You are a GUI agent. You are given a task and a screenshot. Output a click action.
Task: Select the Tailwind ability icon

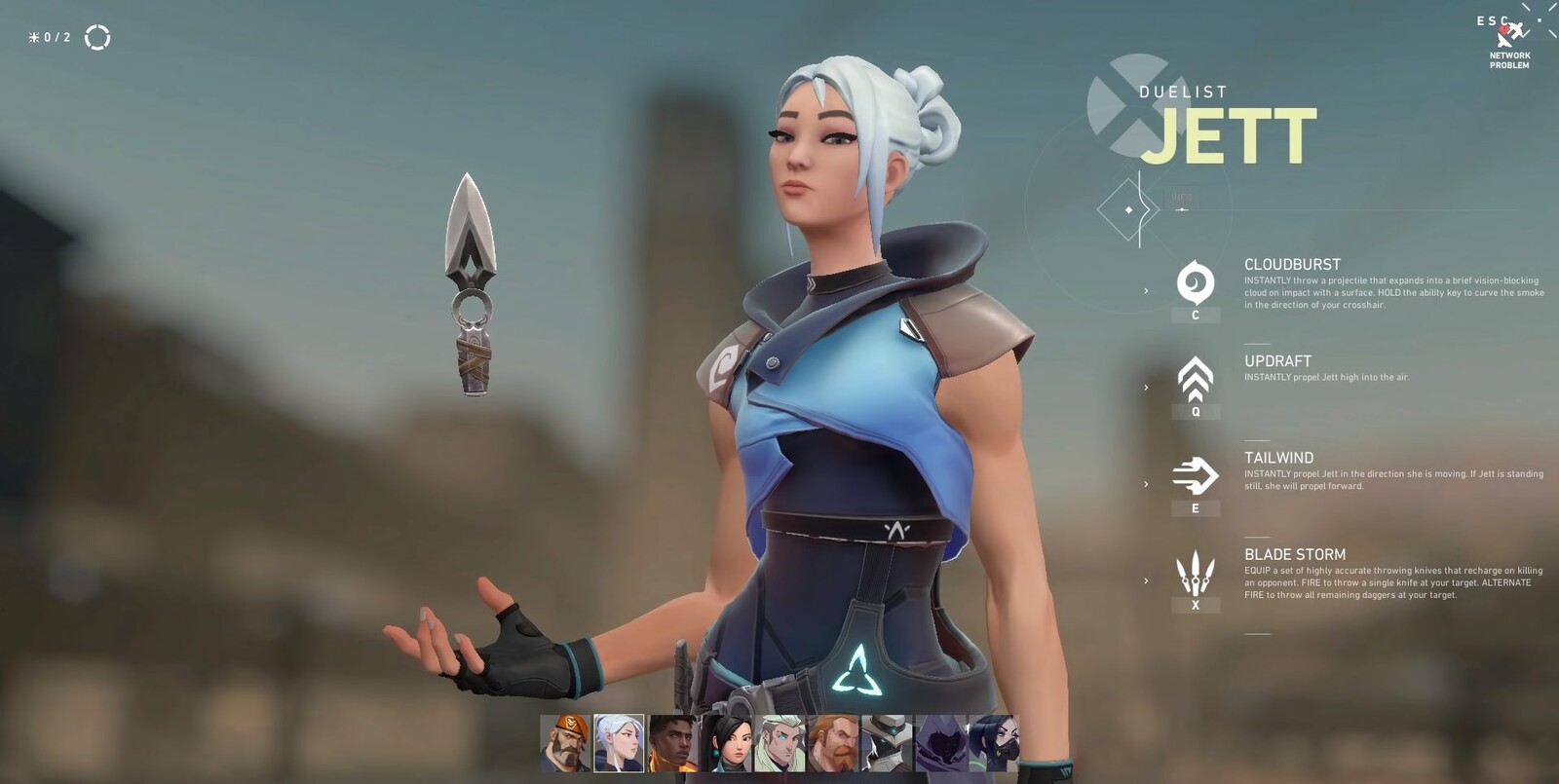click(1195, 476)
